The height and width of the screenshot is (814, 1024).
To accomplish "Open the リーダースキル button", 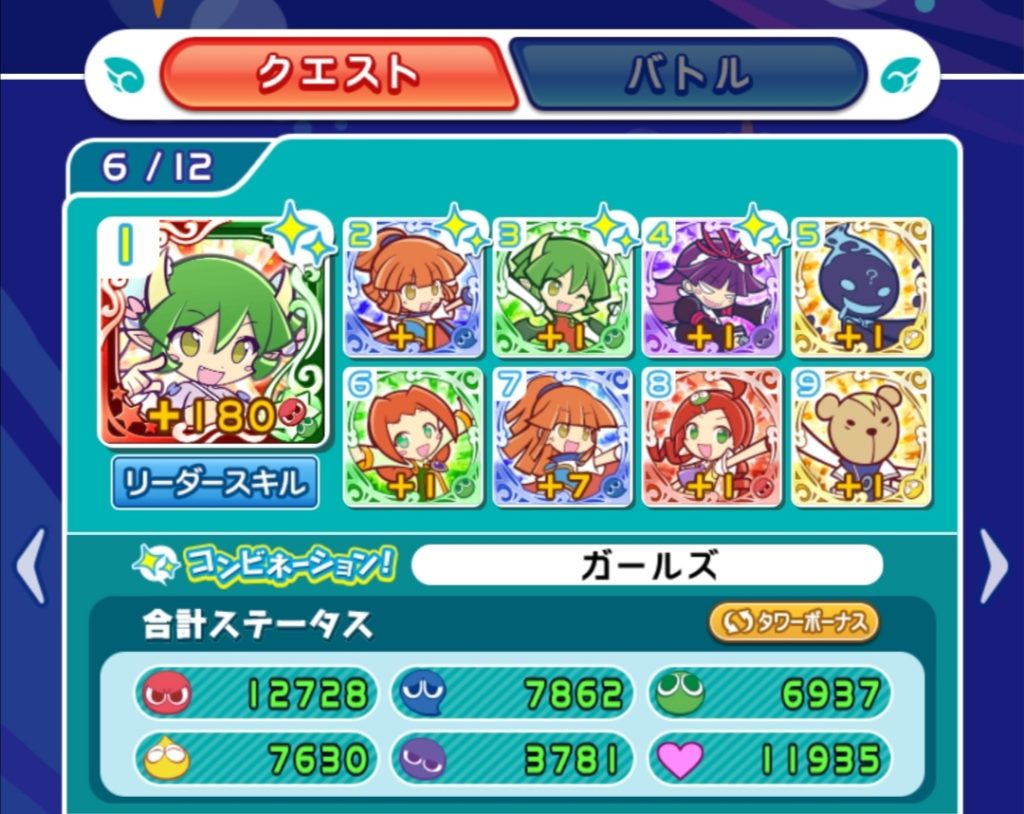I will coord(215,483).
